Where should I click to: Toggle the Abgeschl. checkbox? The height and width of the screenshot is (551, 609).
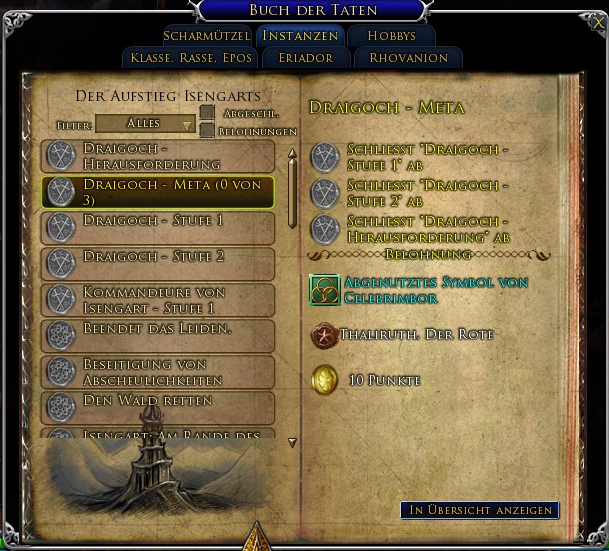coord(207,113)
